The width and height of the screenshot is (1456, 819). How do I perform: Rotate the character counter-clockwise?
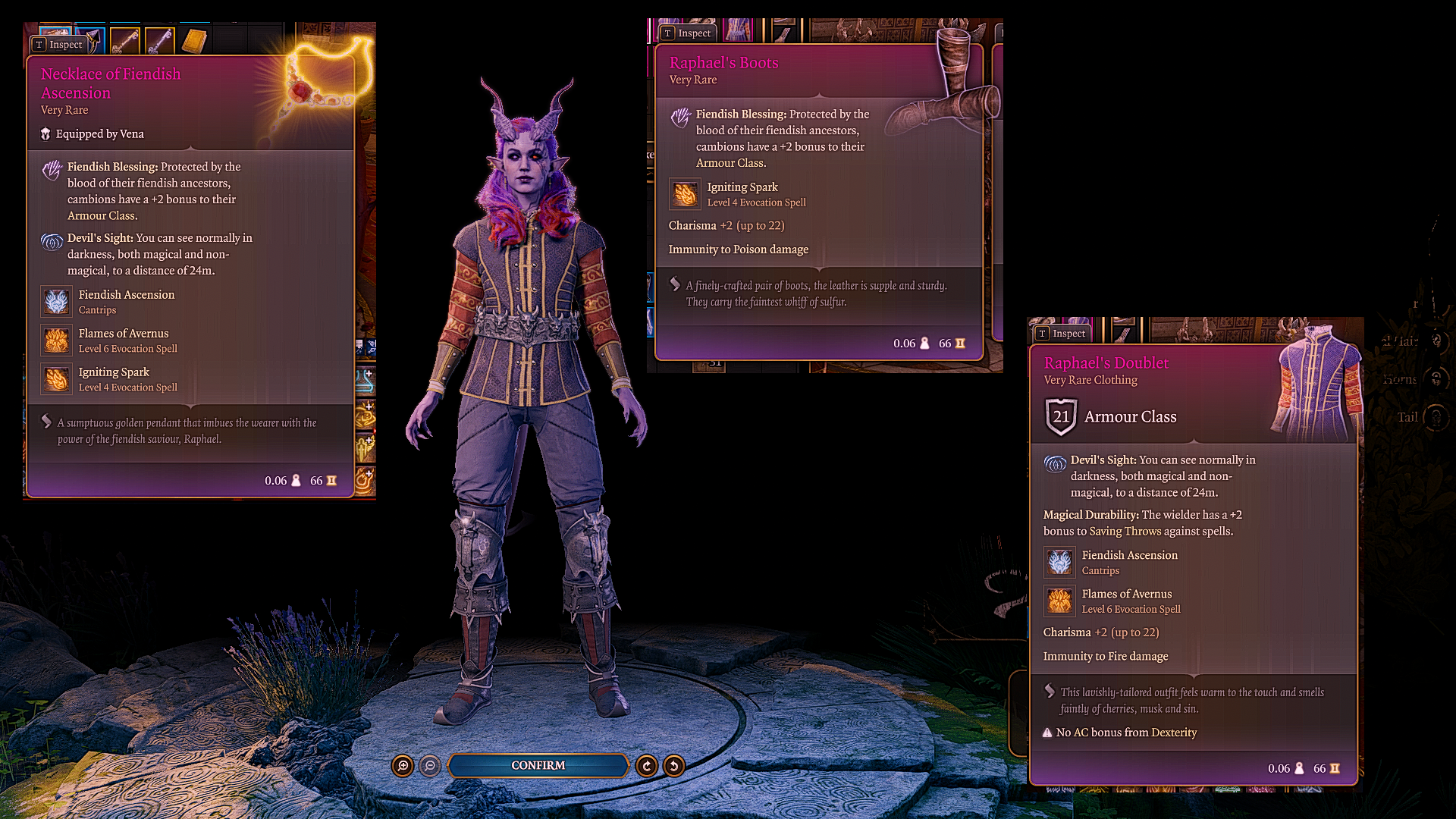click(x=674, y=766)
